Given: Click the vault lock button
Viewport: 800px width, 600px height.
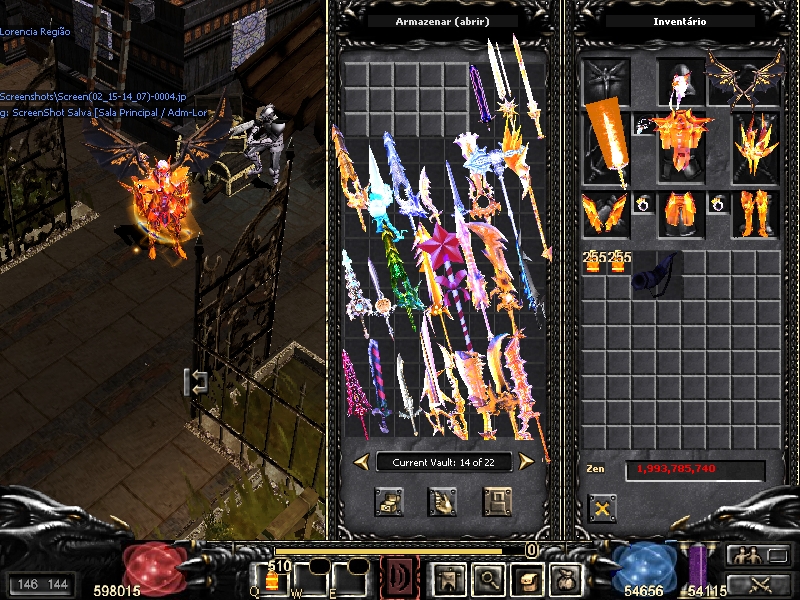Looking at the screenshot, I should pos(497,500).
